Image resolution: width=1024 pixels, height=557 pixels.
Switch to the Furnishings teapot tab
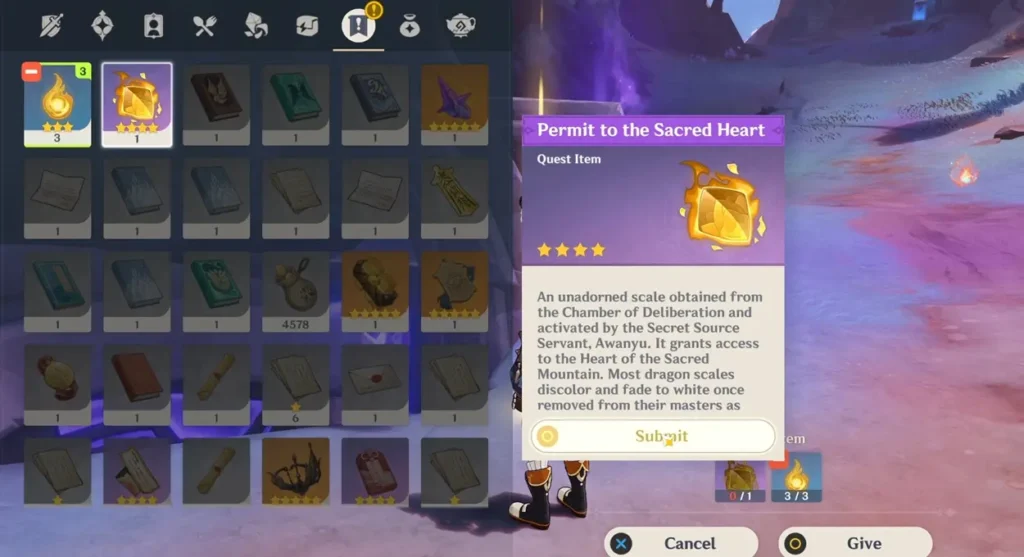point(459,25)
